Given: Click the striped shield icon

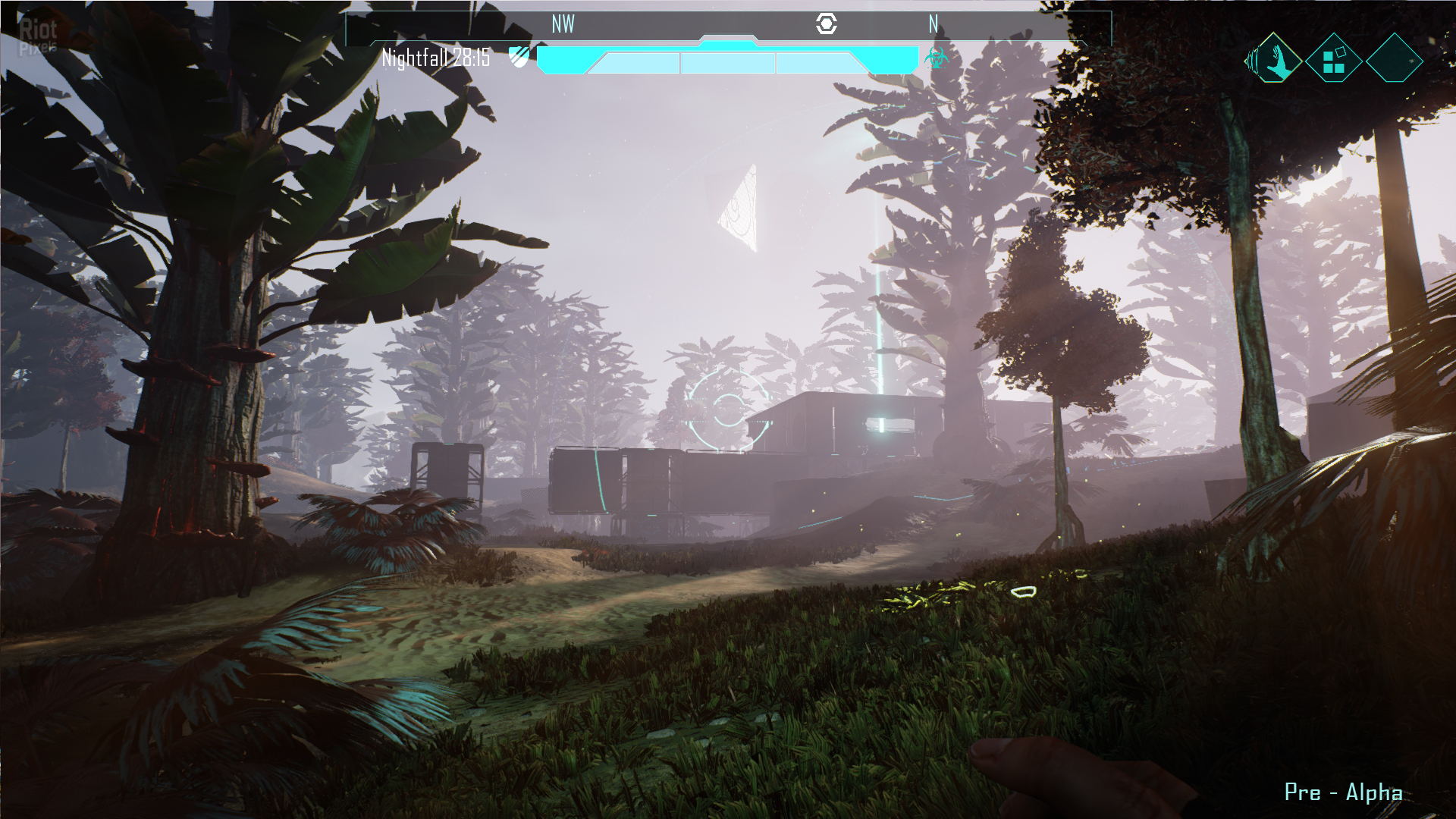Looking at the screenshot, I should point(519,57).
